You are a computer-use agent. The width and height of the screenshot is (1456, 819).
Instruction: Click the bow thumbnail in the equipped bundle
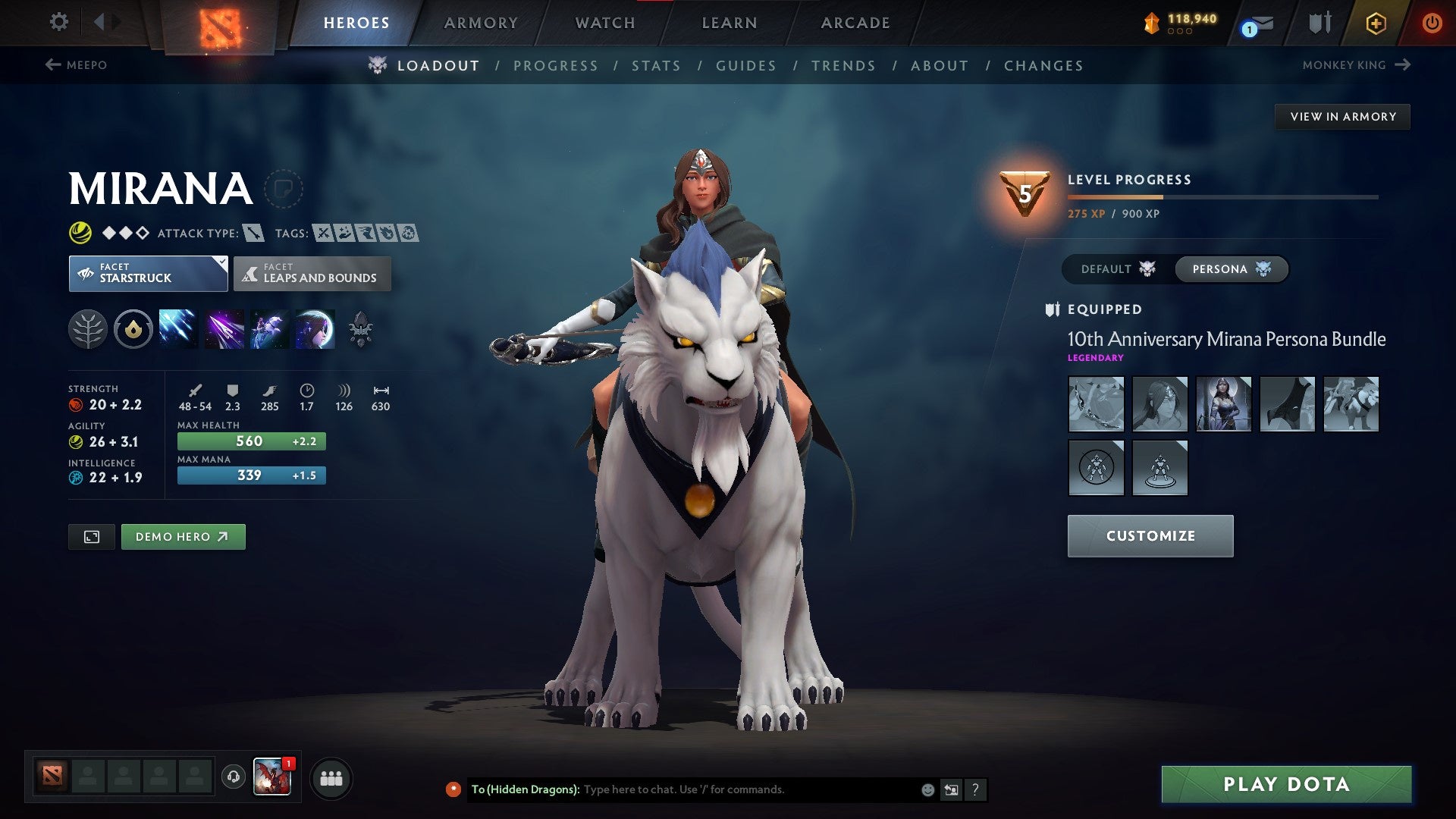1097,404
